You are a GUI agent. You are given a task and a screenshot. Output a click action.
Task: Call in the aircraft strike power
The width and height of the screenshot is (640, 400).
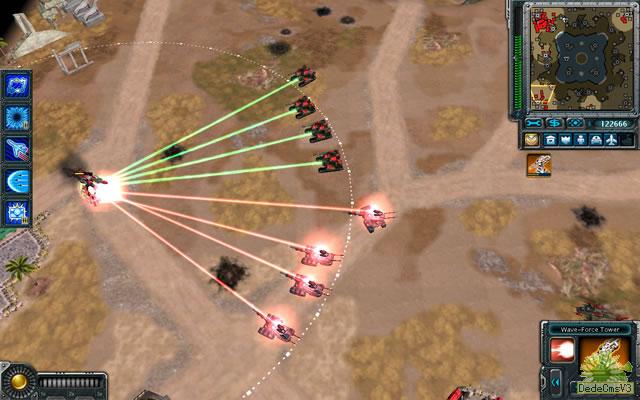point(18,149)
